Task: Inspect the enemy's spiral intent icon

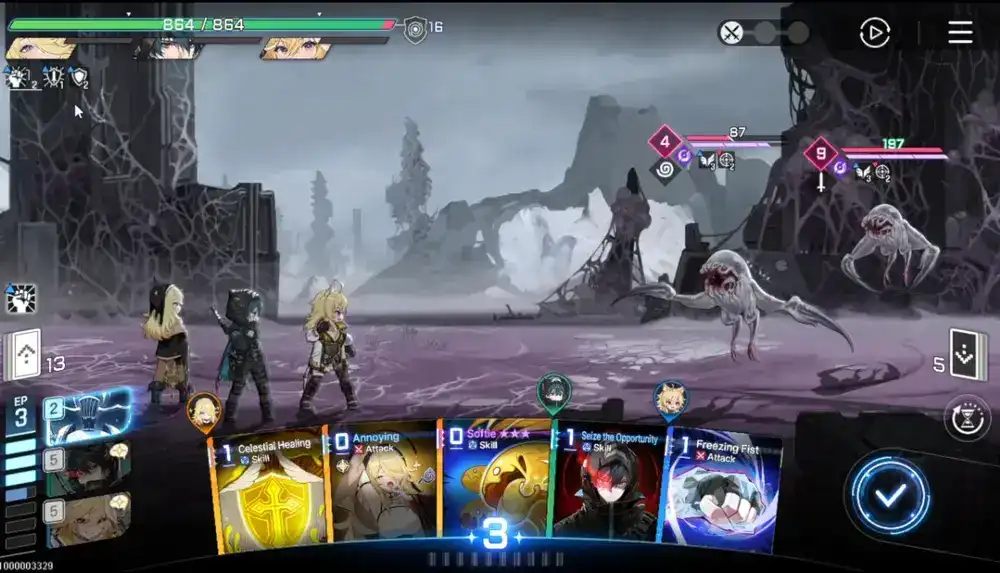Action: [x=663, y=168]
